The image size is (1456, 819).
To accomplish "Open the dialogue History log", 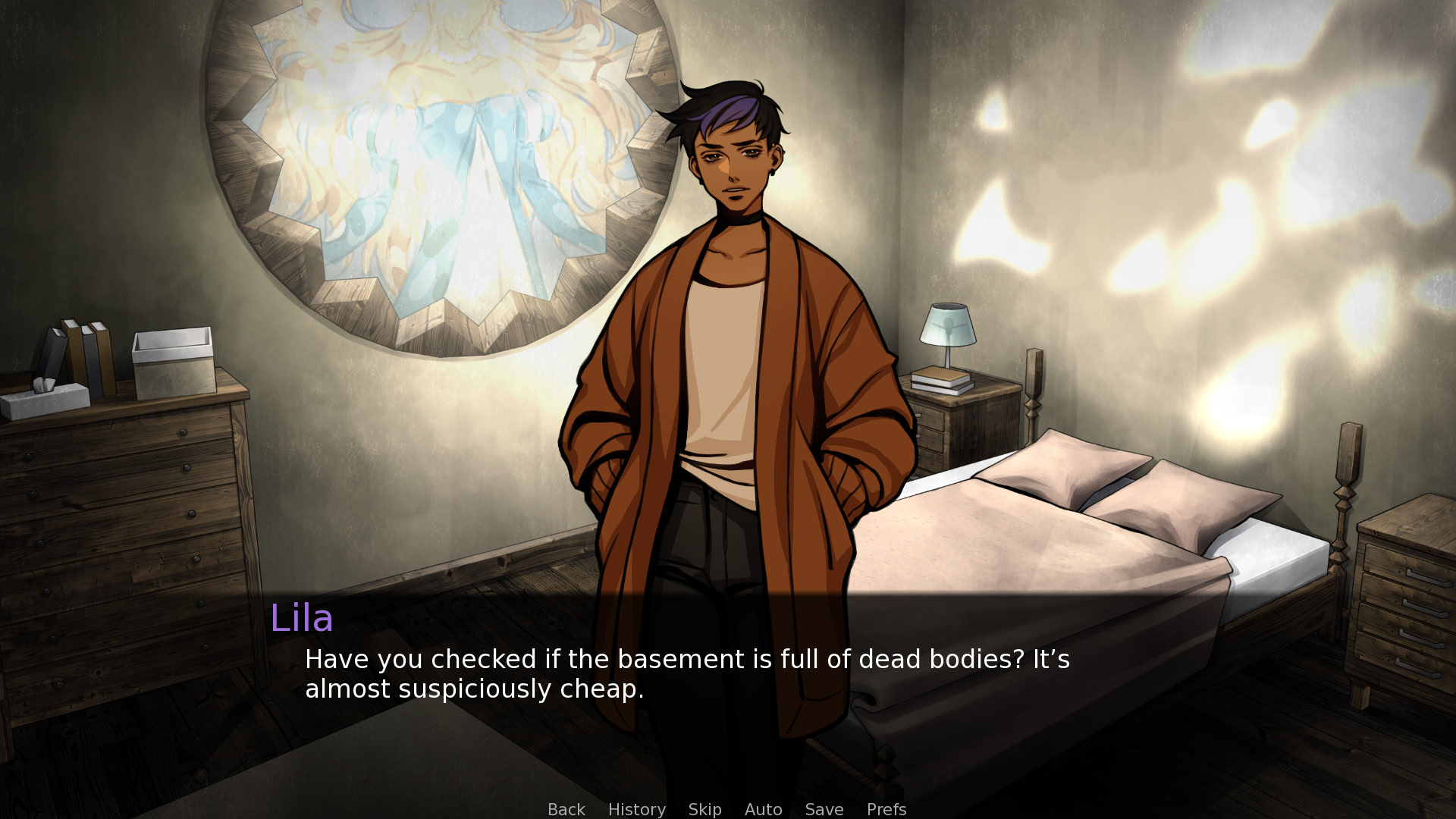I will [x=636, y=809].
